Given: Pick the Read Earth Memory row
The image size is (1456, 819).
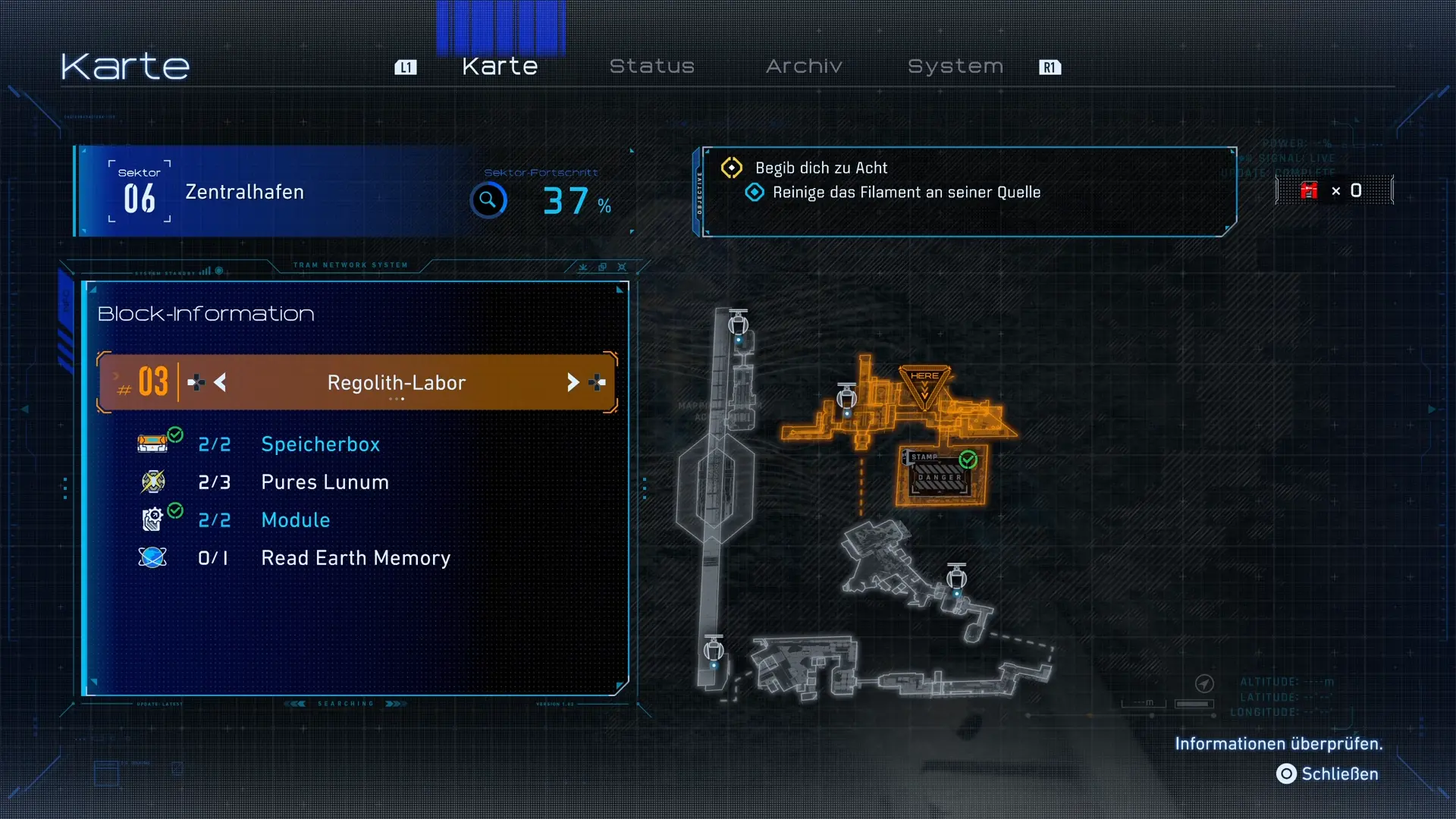Looking at the screenshot, I should [355, 558].
